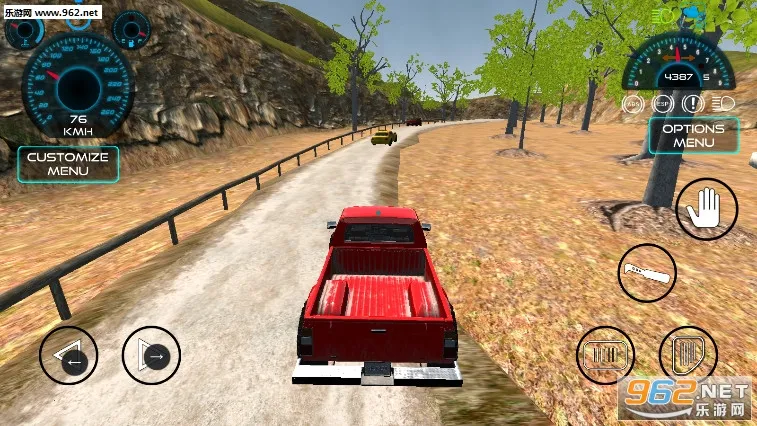The width and height of the screenshot is (757, 426).
Task: Toggle the ABS indicator
Action: tap(632, 104)
